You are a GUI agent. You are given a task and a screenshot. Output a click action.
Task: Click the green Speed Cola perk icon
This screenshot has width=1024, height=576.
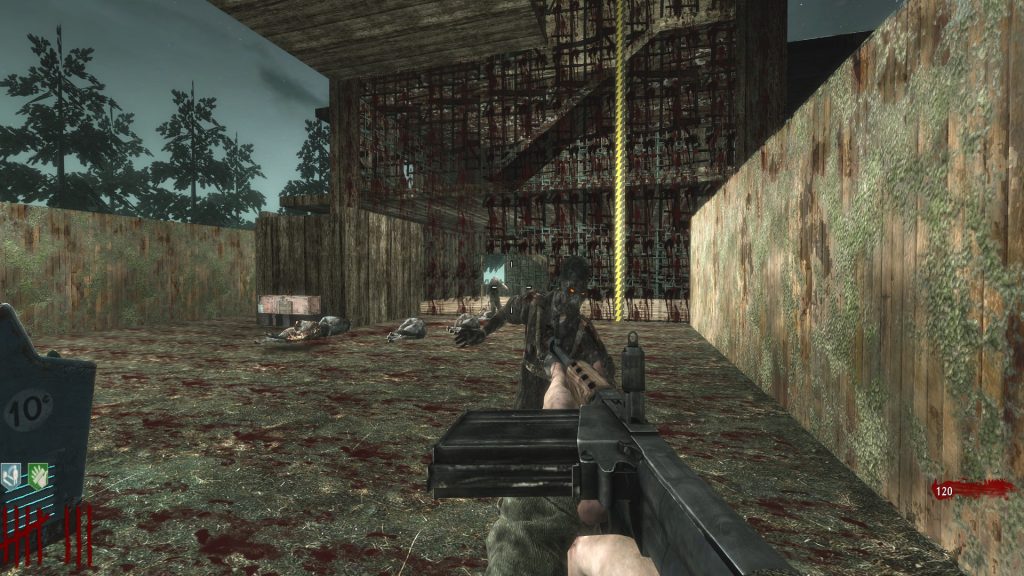[38, 474]
